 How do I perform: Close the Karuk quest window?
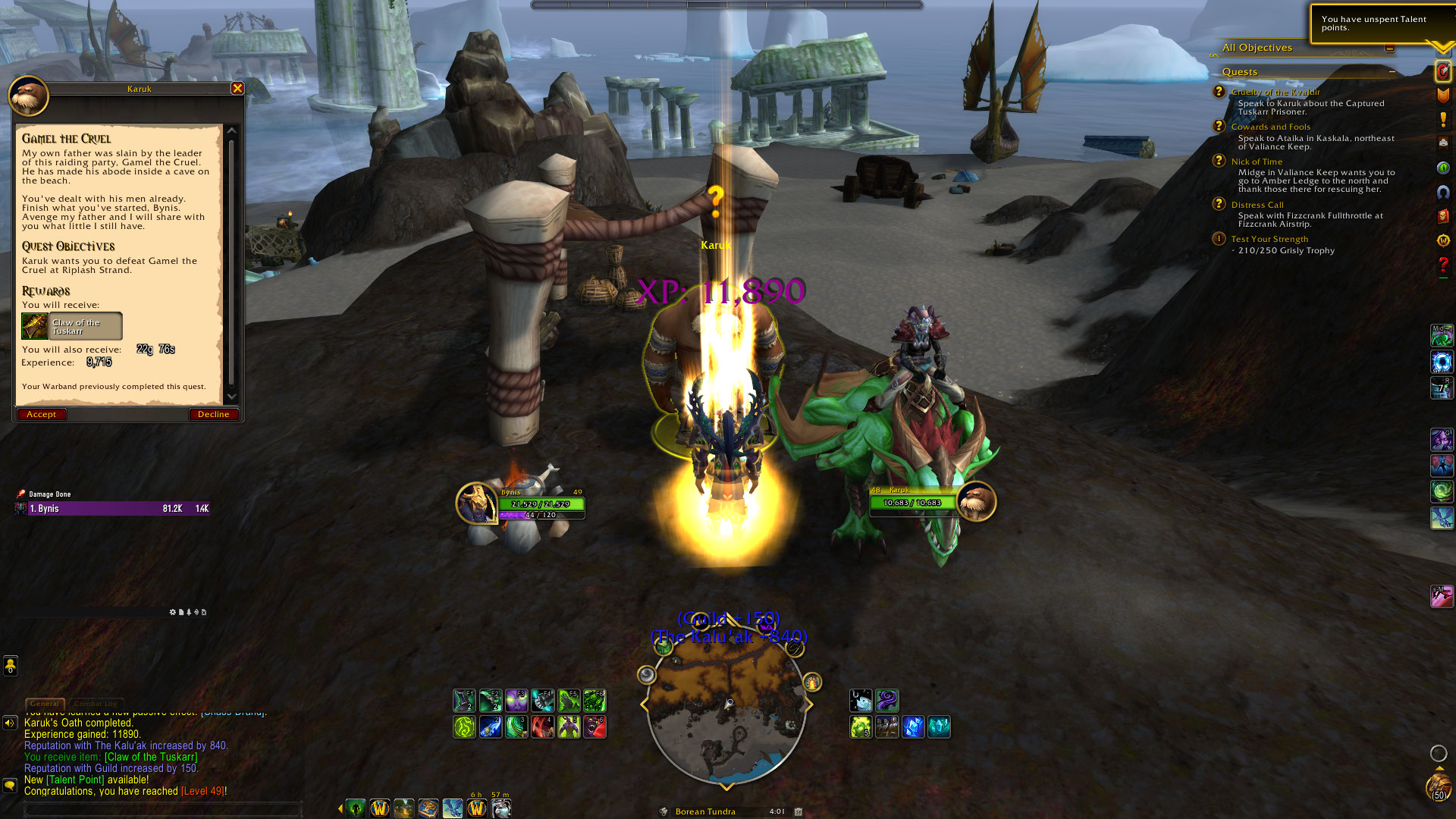click(x=237, y=89)
